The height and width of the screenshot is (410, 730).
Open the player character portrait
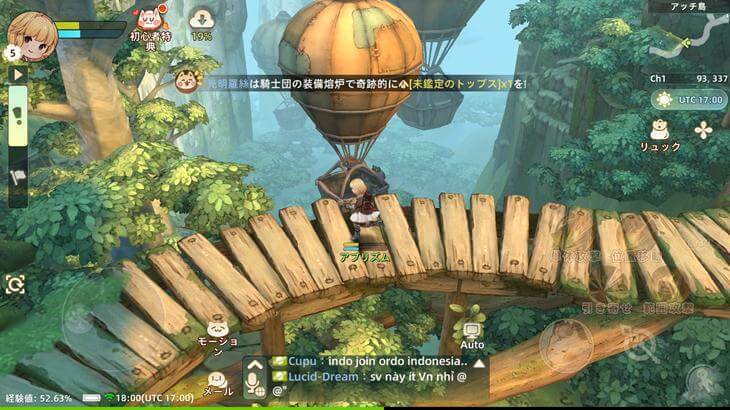point(30,34)
